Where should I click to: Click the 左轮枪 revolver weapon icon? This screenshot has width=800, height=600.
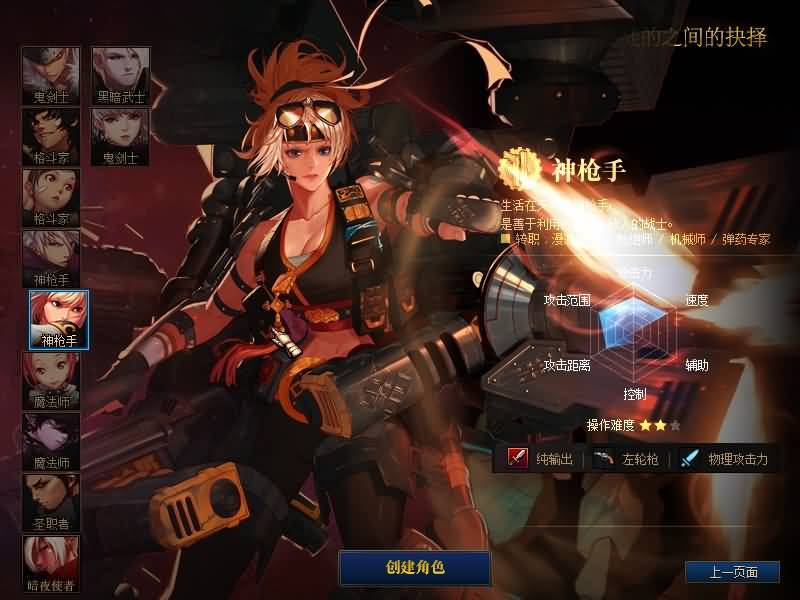click(603, 459)
